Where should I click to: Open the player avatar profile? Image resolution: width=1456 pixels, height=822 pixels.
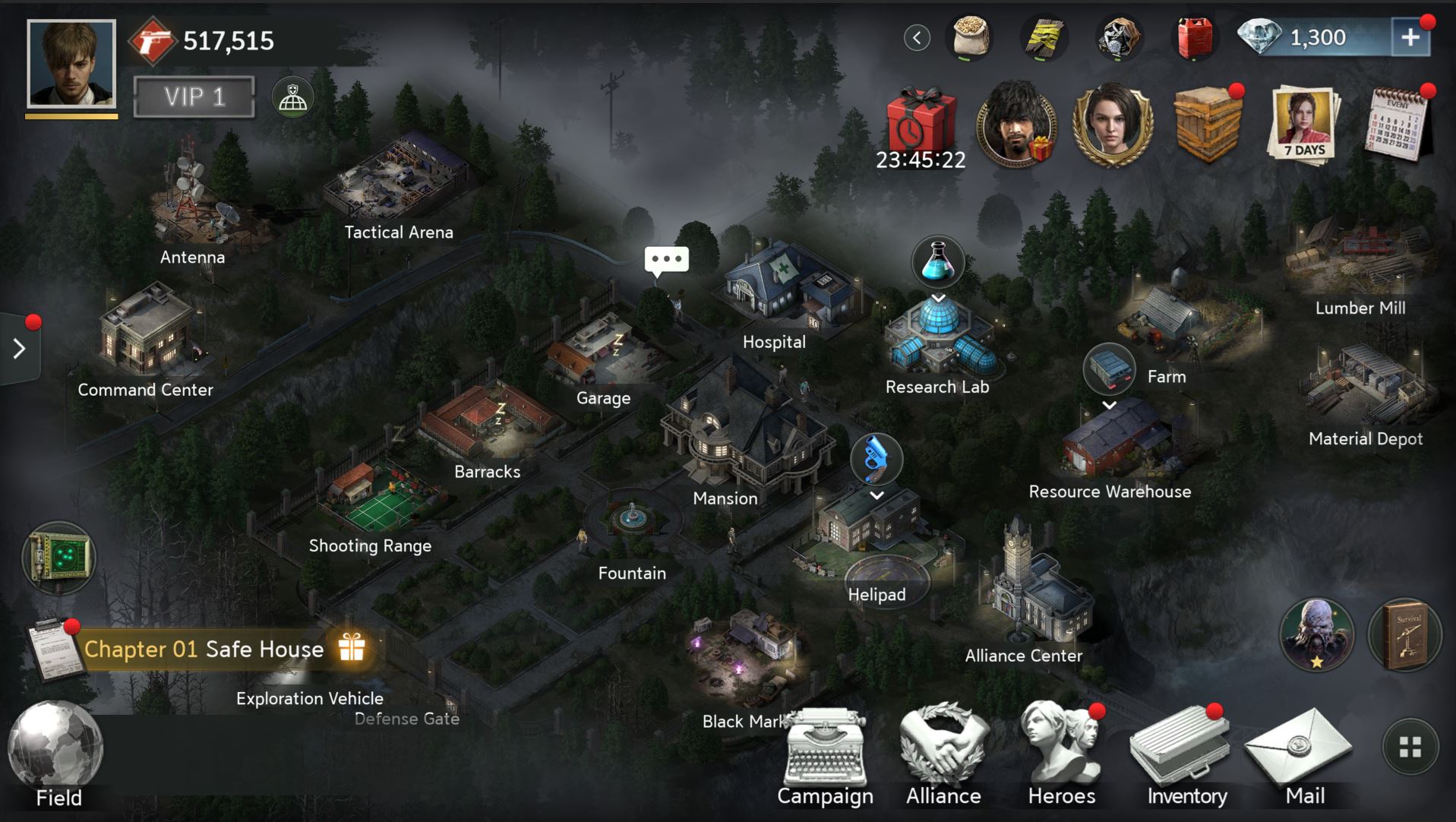click(71, 64)
